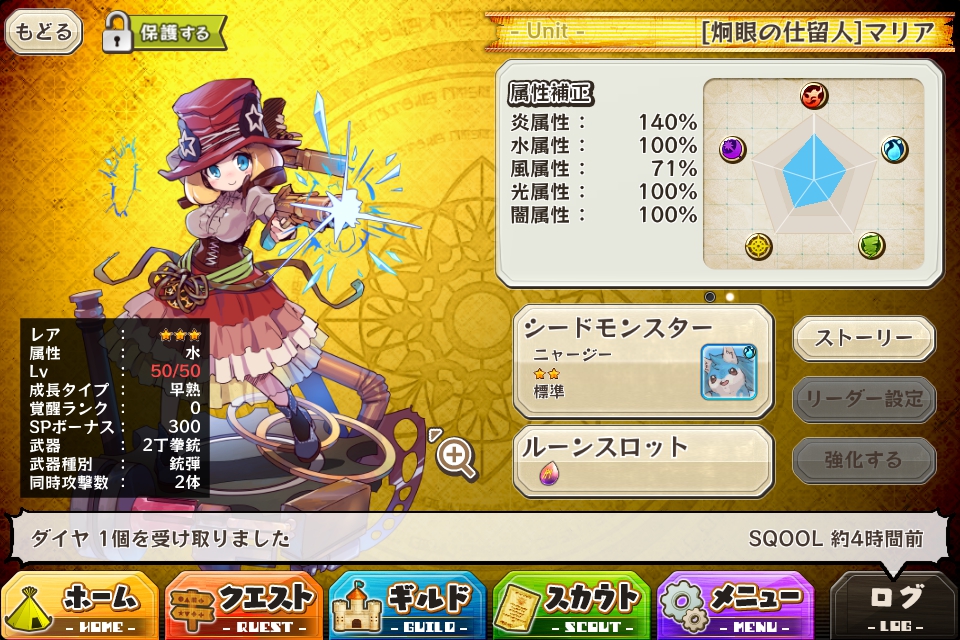The image size is (960, 640).
Task: Tap the ニャージー monster thumbnail
Action: click(x=729, y=371)
